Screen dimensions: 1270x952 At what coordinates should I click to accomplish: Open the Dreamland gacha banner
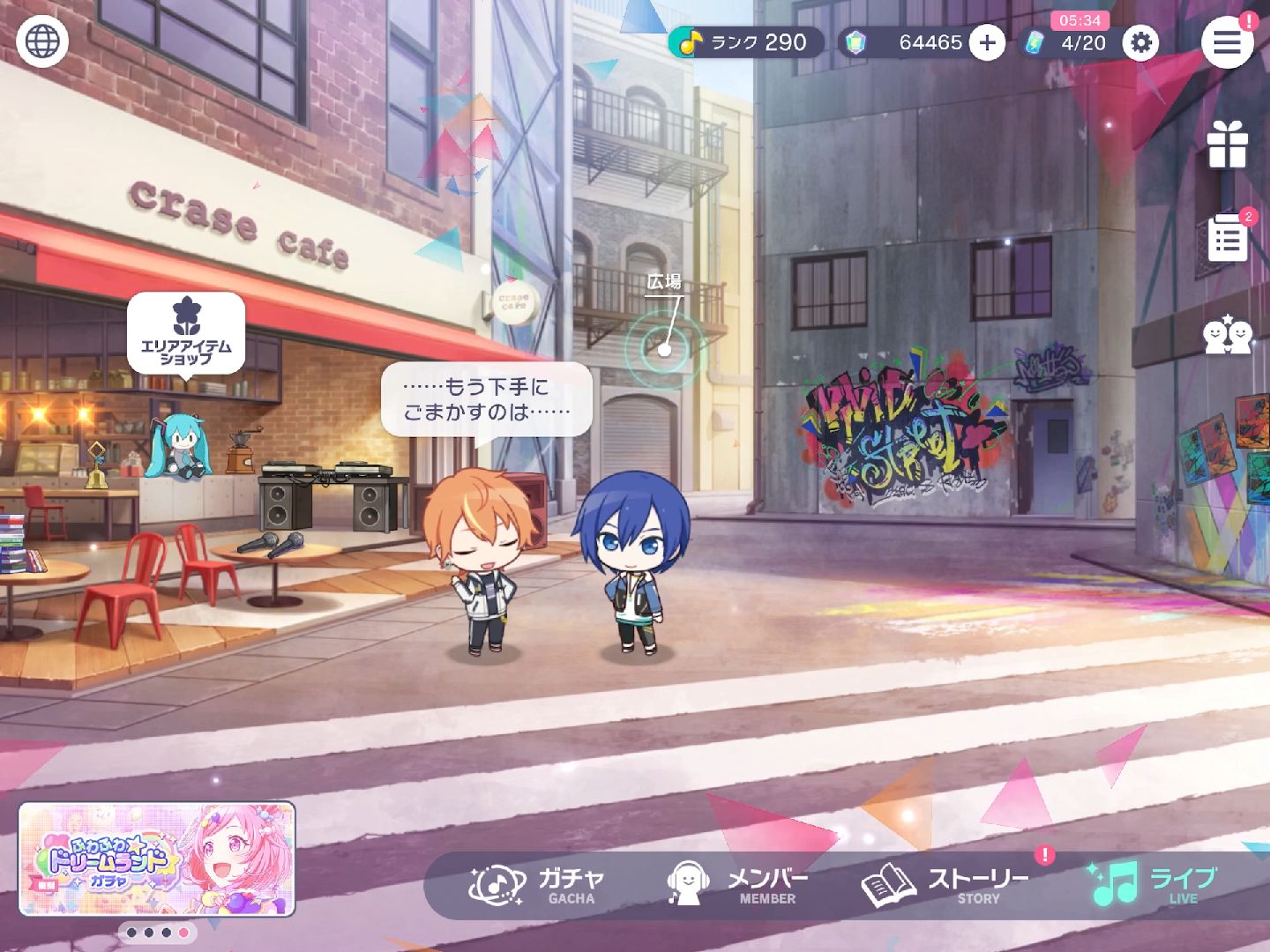pos(157,859)
